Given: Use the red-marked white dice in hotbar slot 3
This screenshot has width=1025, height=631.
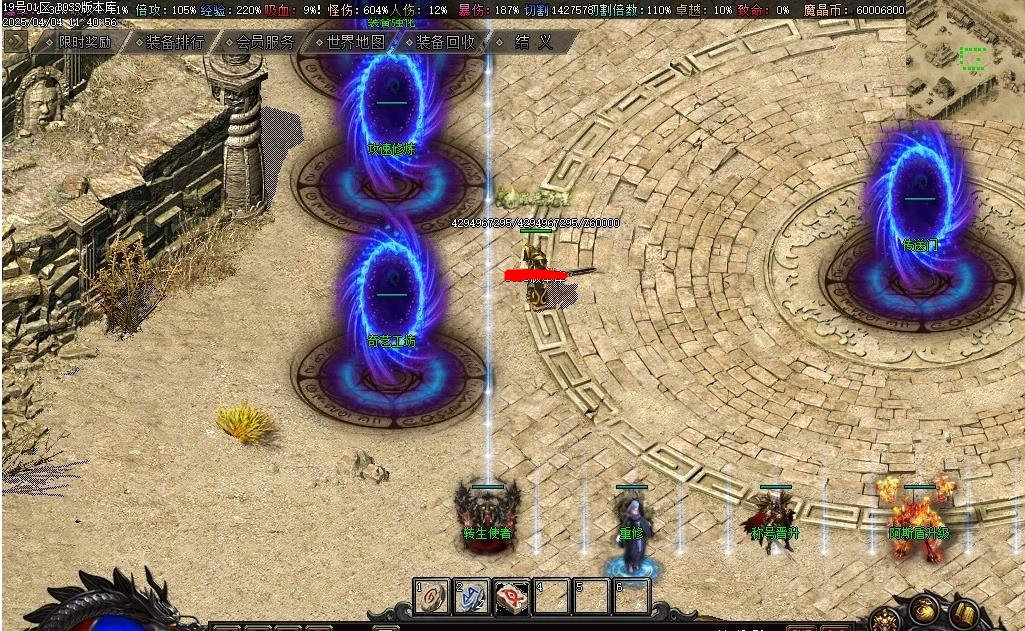Looking at the screenshot, I should pyautogui.click(x=512, y=597).
